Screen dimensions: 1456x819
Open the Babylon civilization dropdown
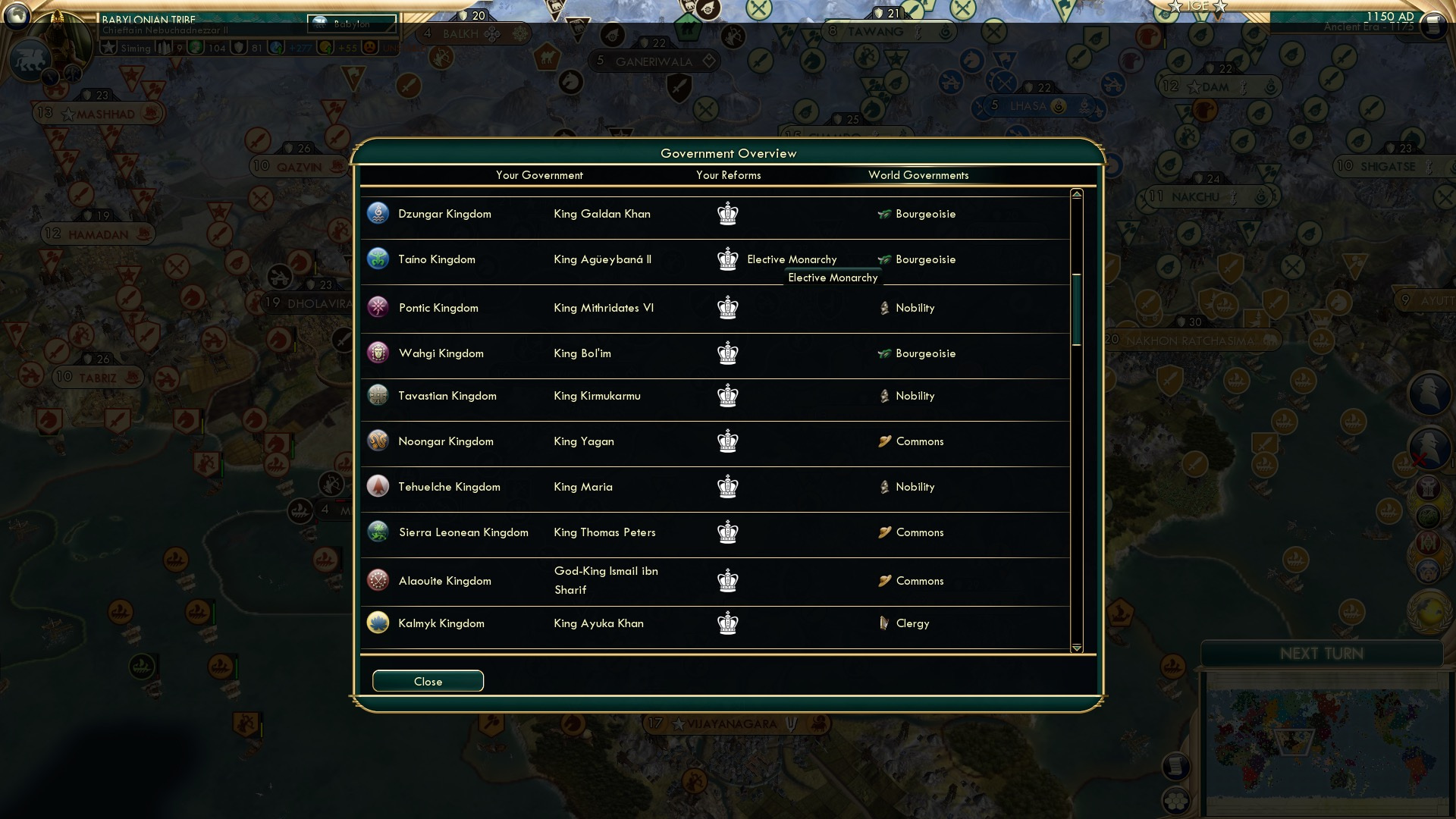click(353, 24)
